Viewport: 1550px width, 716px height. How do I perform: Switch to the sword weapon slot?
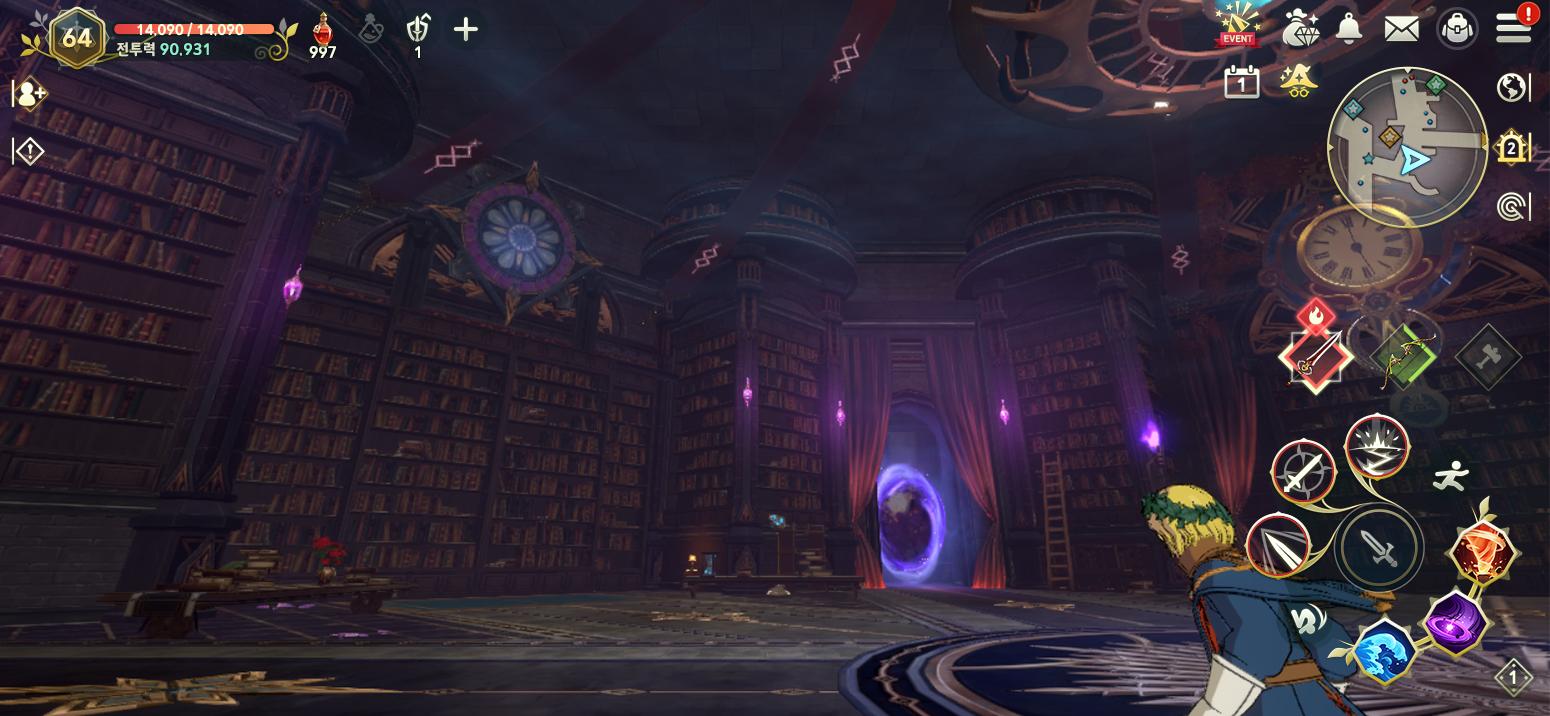[x=1315, y=356]
